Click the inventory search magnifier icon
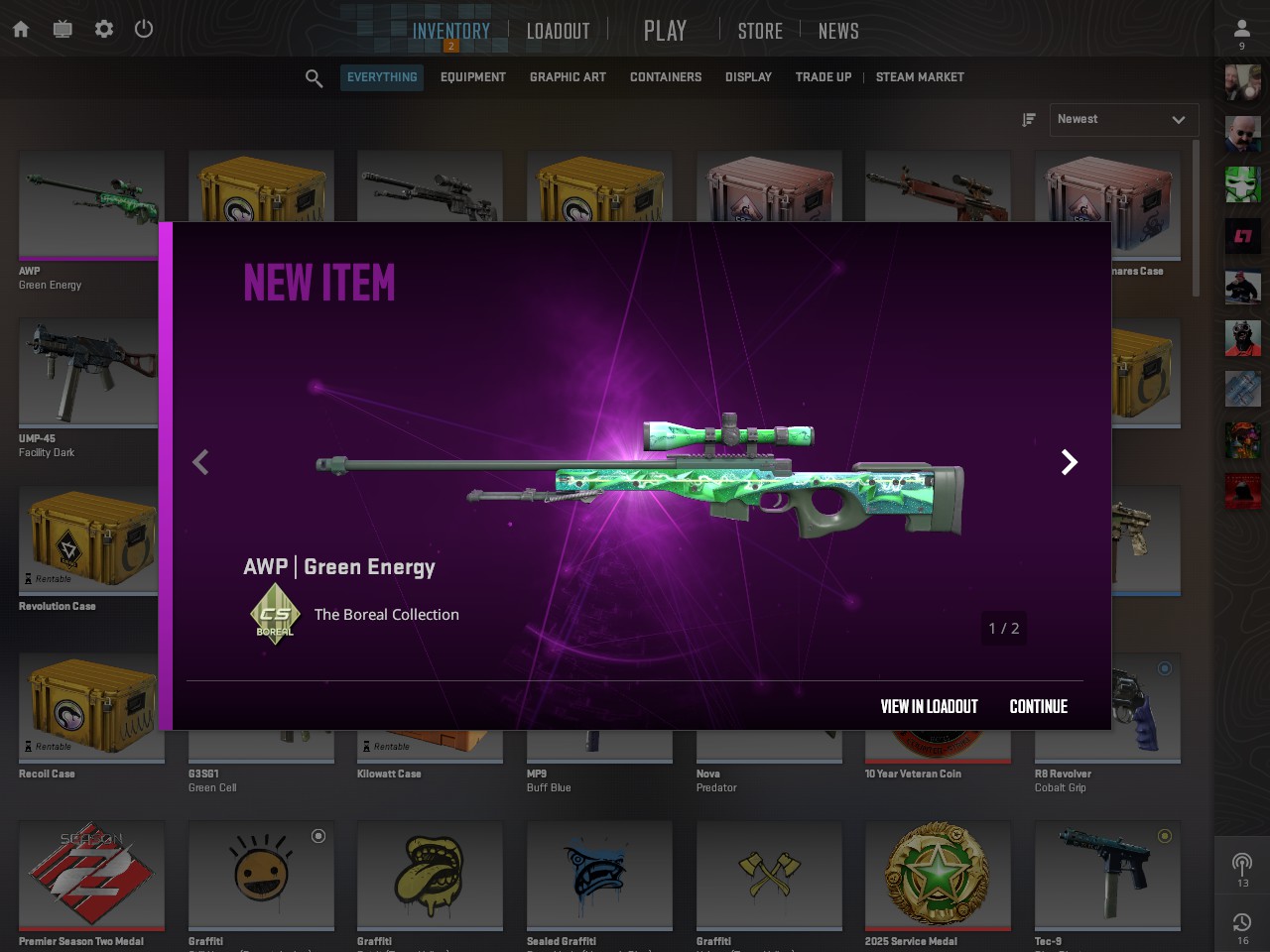The image size is (1270, 952). 314,78
